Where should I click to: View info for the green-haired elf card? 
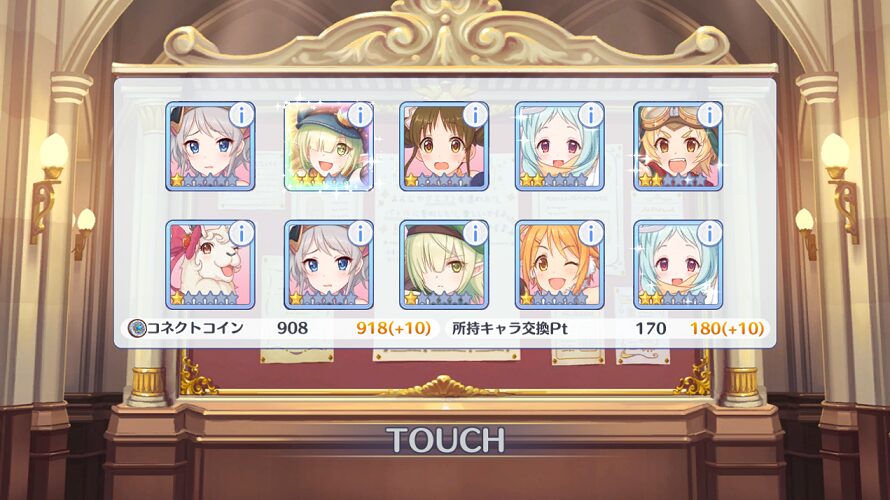[x=475, y=233]
